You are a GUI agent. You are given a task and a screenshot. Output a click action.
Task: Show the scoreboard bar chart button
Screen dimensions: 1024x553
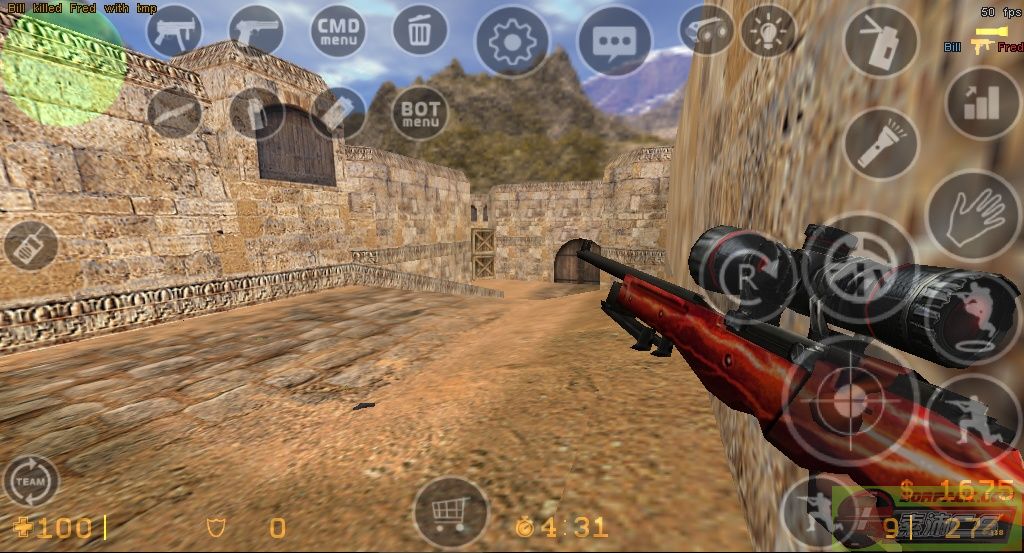[x=982, y=102]
